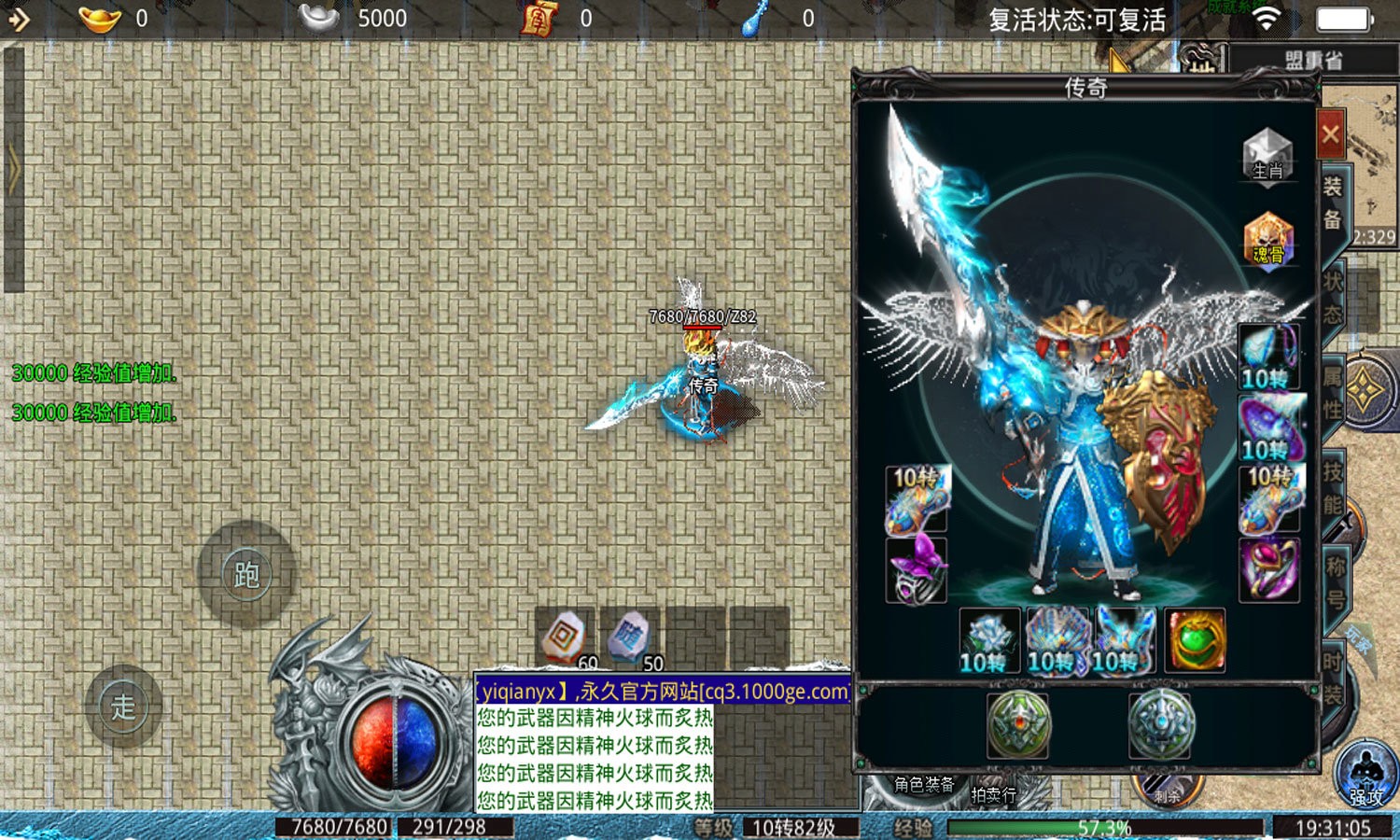This screenshot has width=1400, height=840.
Task: Activate the 强攻 strong attack button
Action: (x=1365, y=775)
